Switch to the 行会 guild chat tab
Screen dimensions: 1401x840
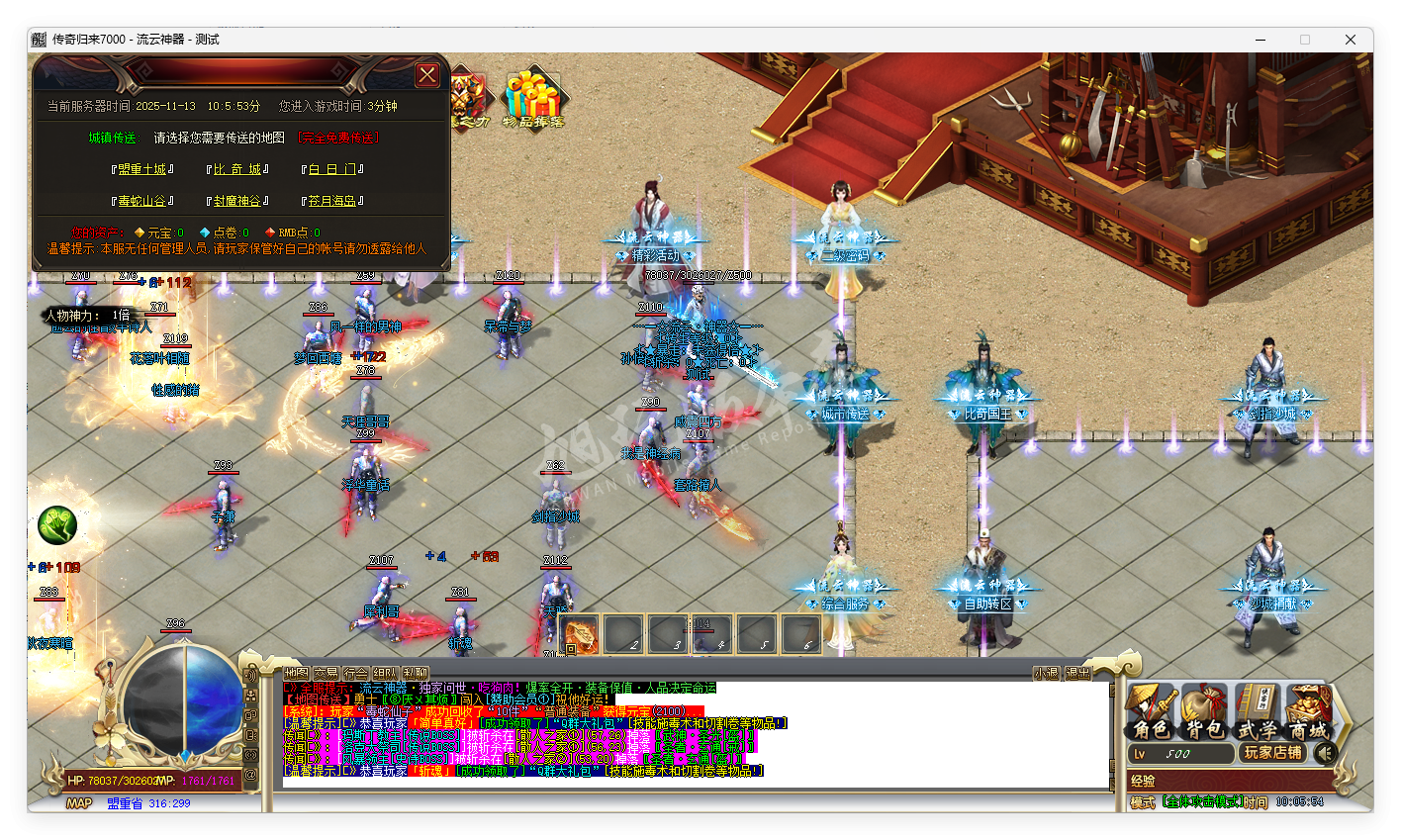[x=356, y=674]
